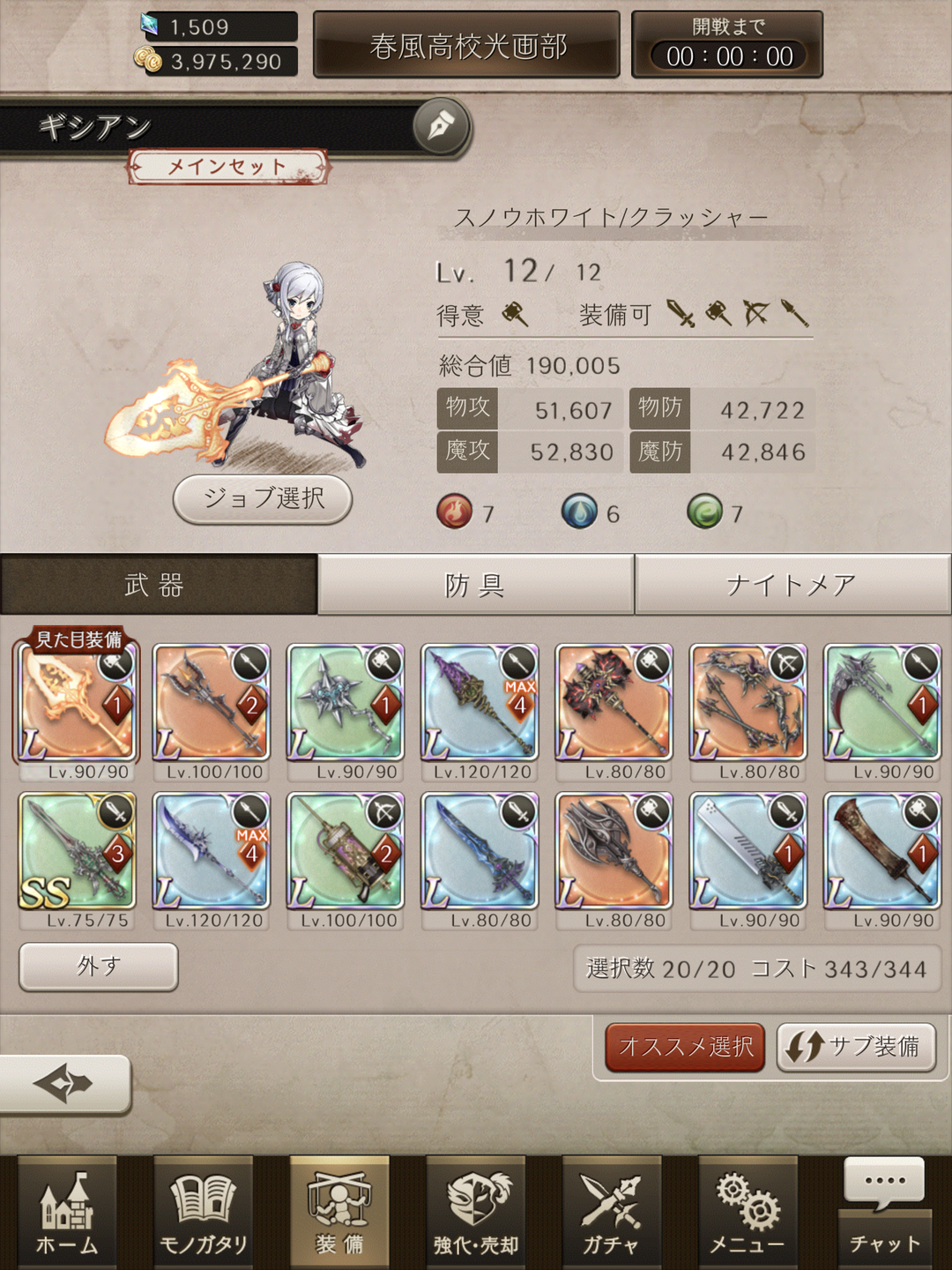Use the オススメ選択 recommended selection button
The height and width of the screenshot is (1270, 952).
[x=685, y=1047]
